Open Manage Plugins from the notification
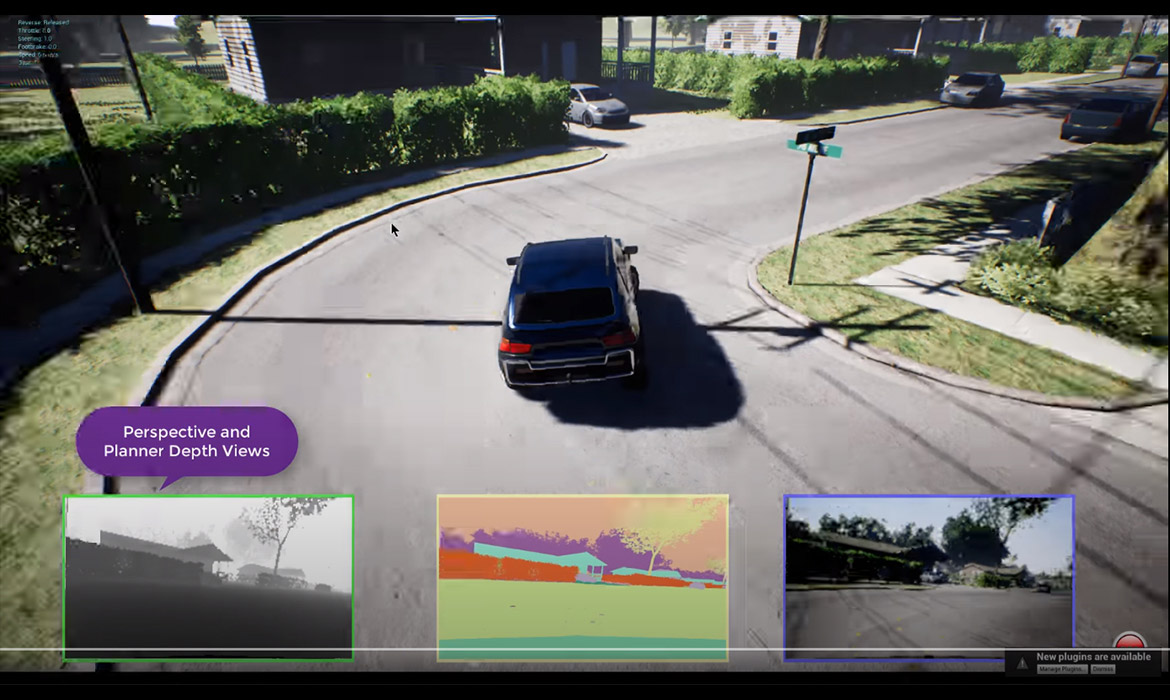 tap(1060, 669)
